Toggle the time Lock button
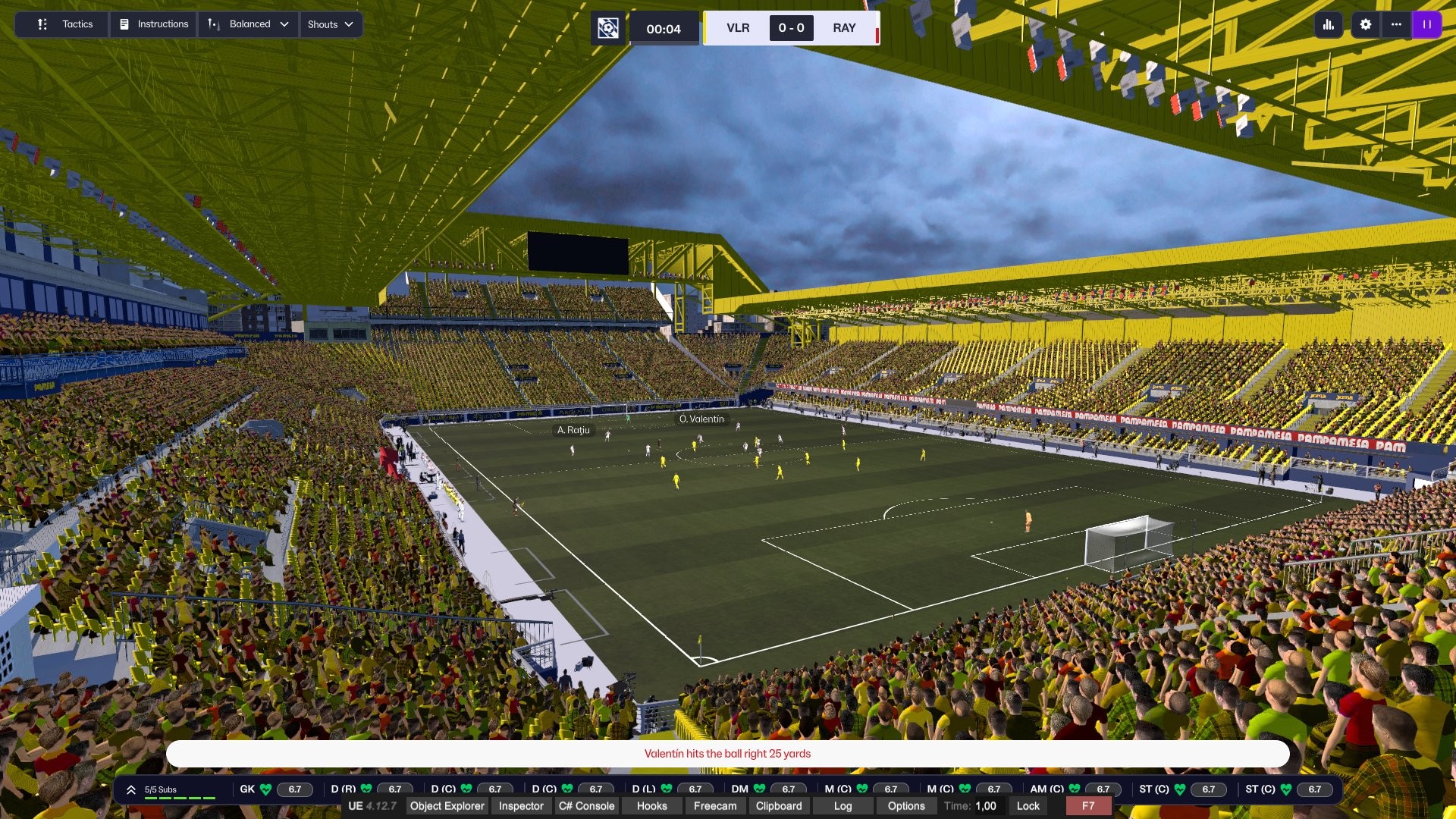Screen dimensions: 1456x819 (x=1028, y=806)
